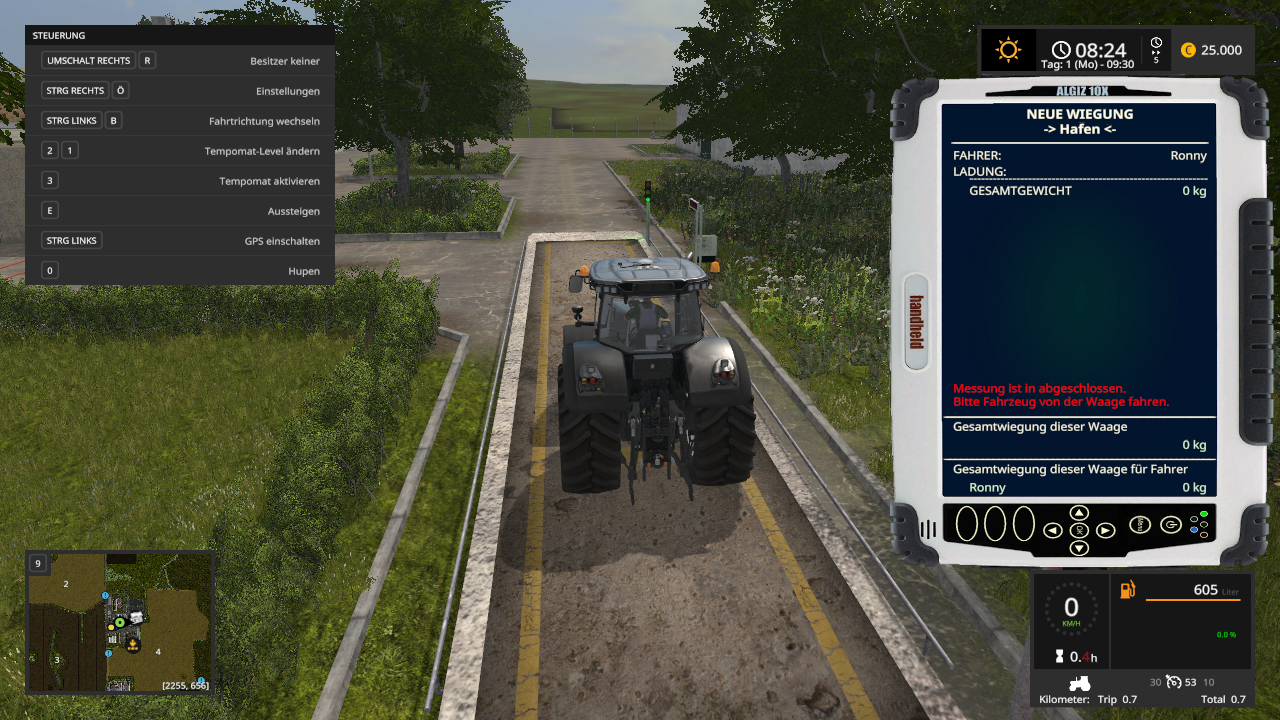The width and height of the screenshot is (1280, 720).
Task: Tap the down arrow on the tablet keypad
Action: point(1079,548)
